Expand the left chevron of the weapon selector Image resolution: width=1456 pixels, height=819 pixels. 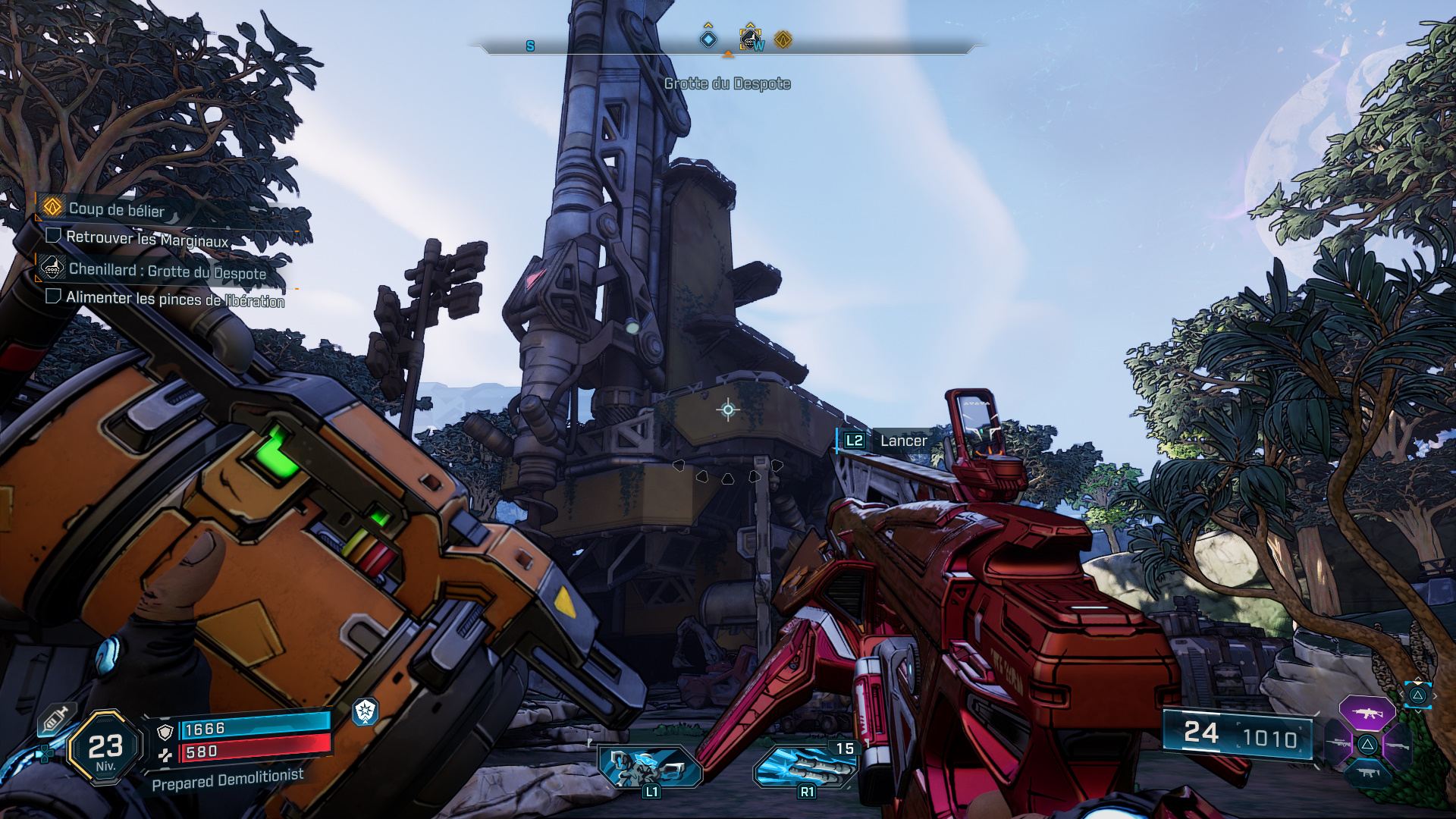click(x=1402, y=694)
